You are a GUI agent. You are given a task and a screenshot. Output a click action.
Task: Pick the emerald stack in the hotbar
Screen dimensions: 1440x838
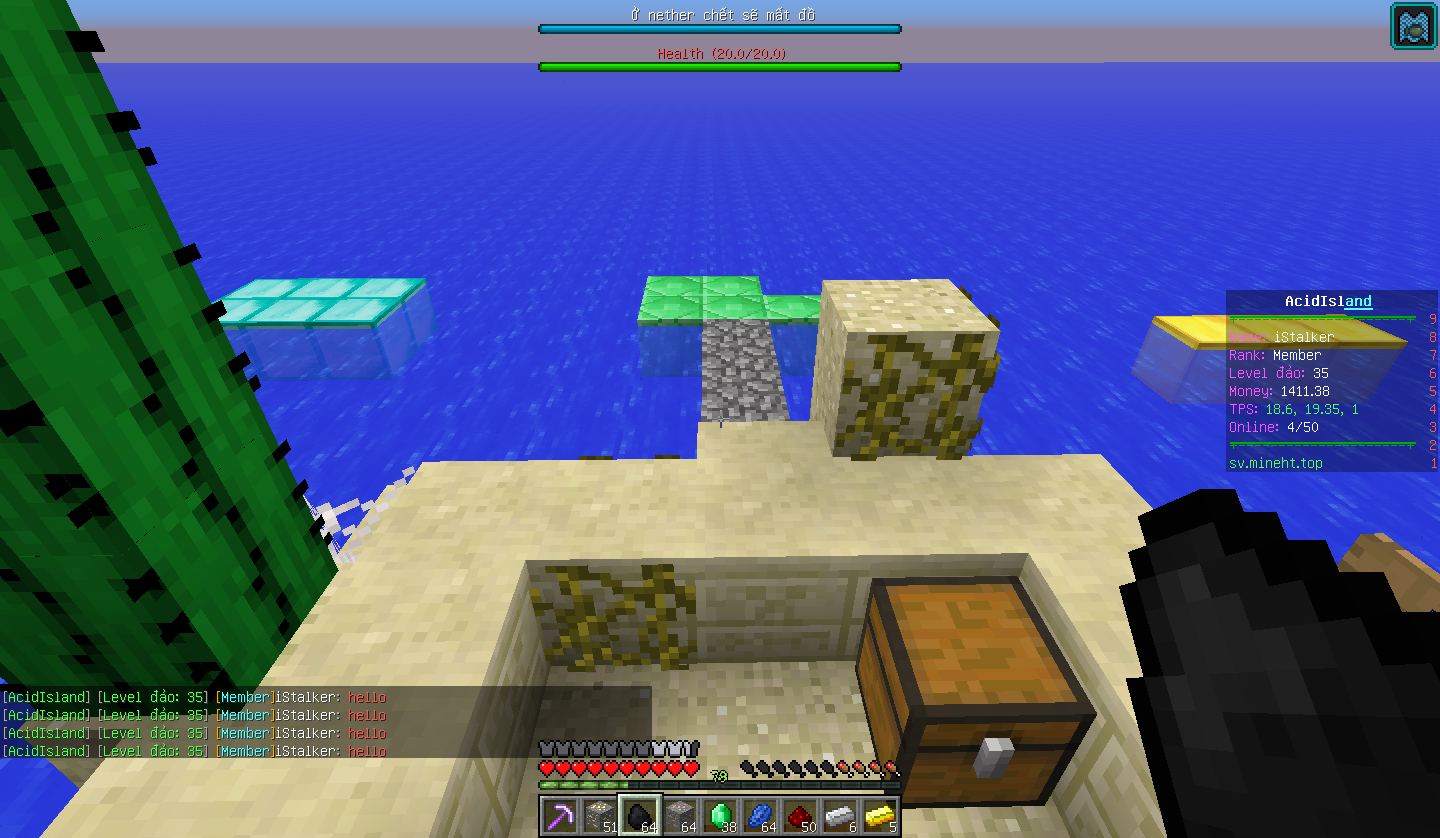[719, 816]
